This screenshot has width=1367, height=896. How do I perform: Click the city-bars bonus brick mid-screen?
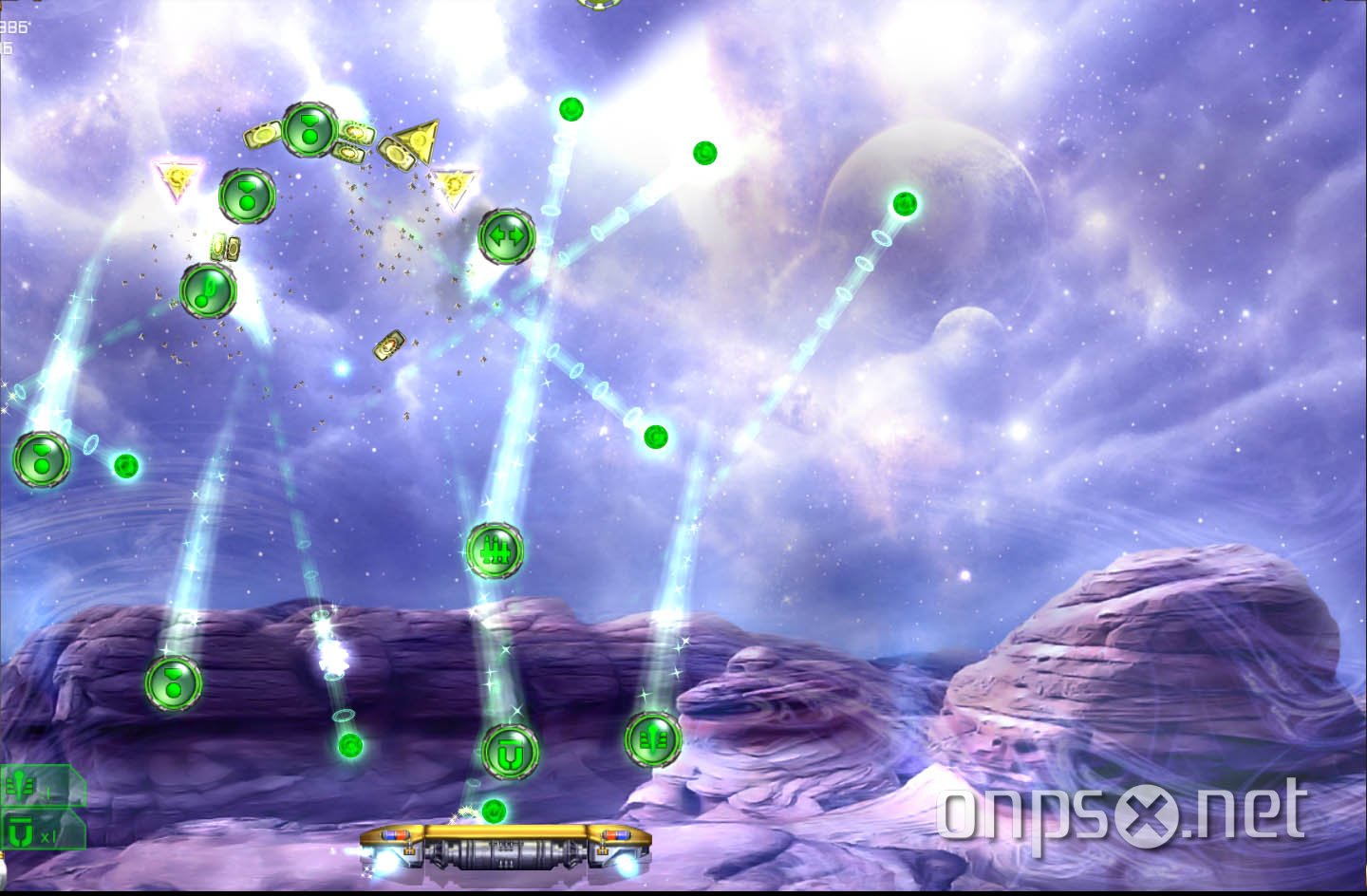click(x=495, y=551)
